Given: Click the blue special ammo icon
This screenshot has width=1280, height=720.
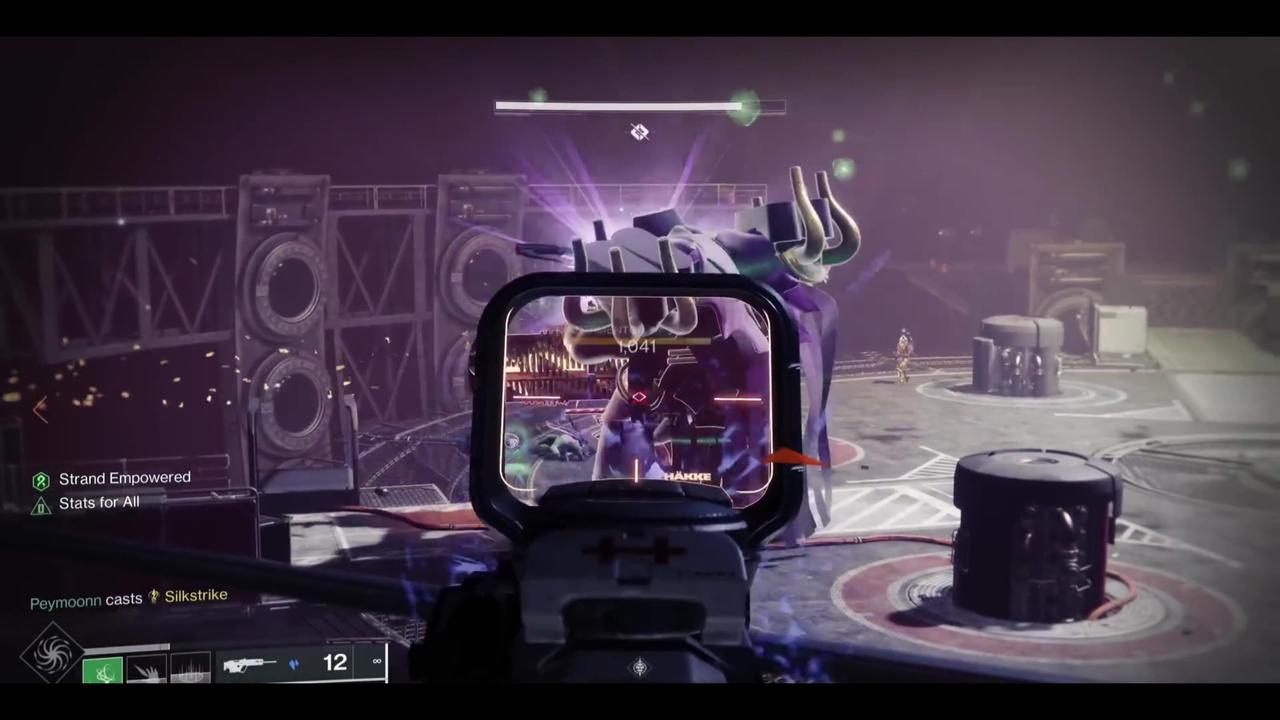Looking at the screenshot, I should [x=294, y=662].
